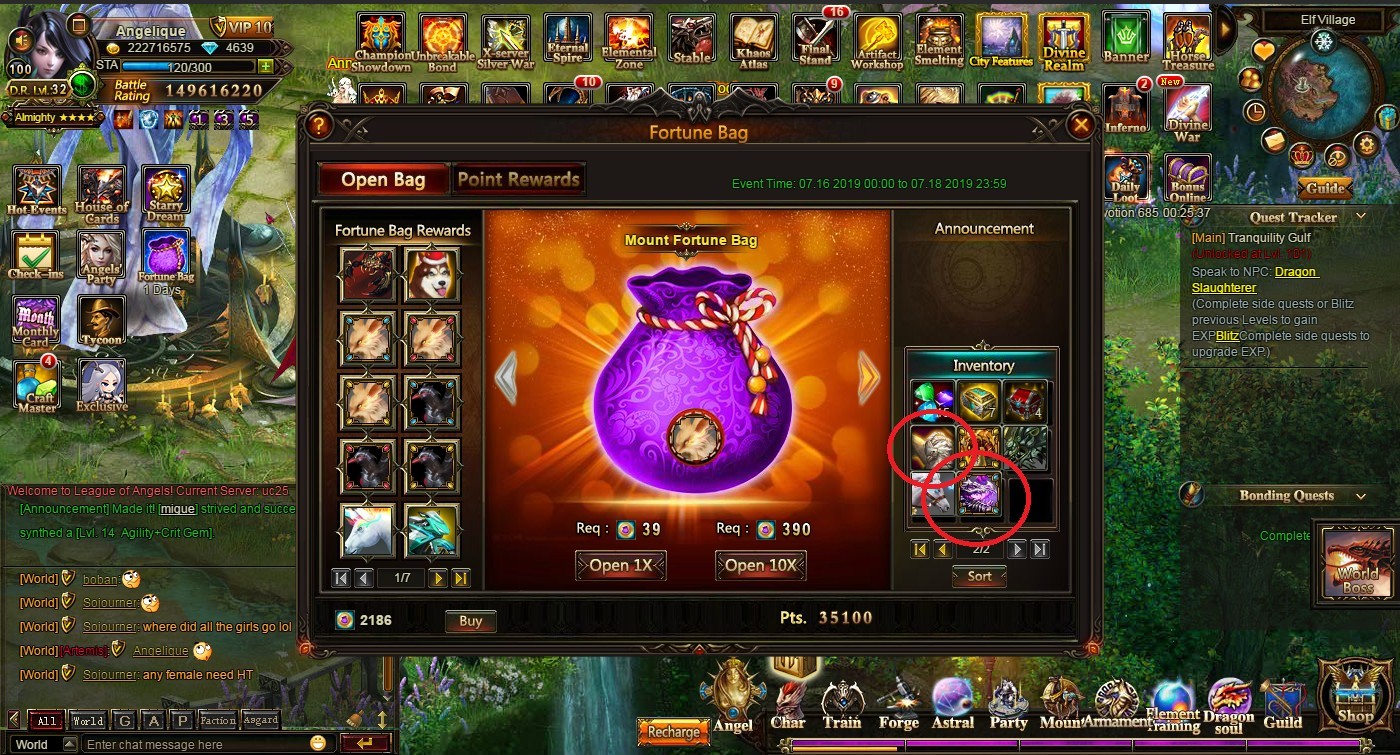Buy more fortune bag tokens

(x=470, y=621)
